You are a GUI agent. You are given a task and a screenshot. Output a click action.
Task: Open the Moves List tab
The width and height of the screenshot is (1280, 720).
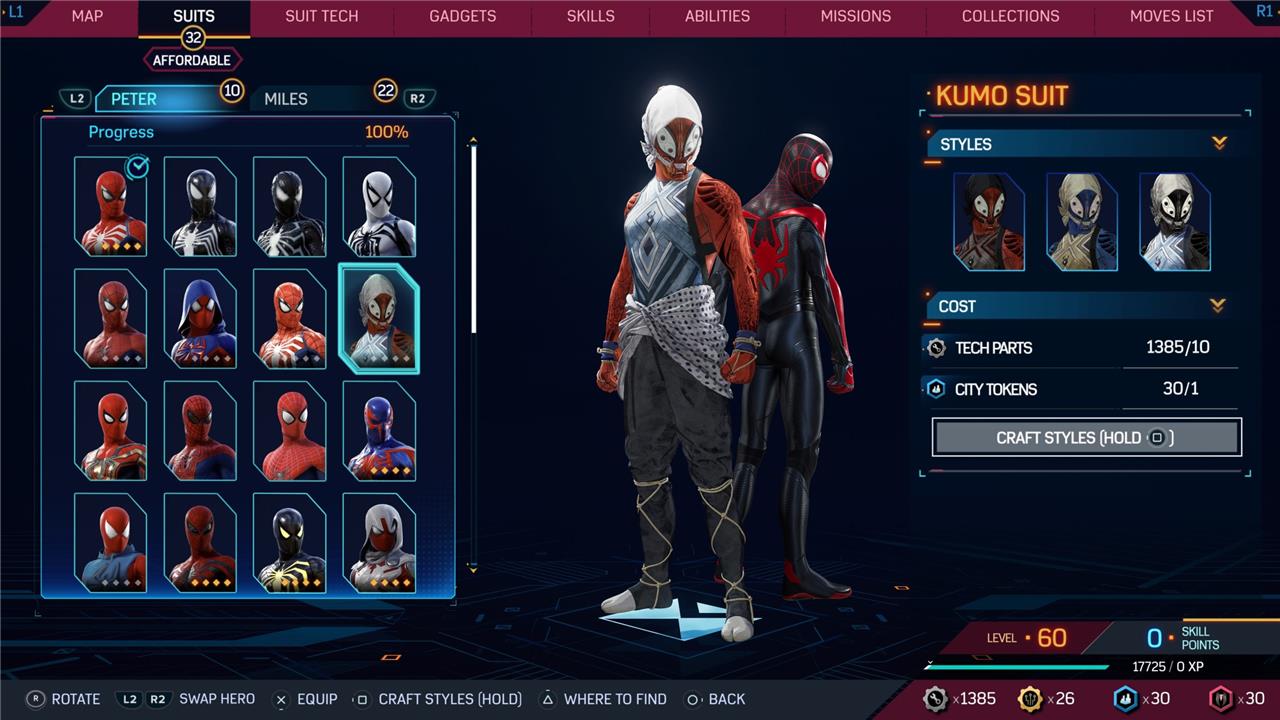pyautogui.click(x=1171, y=16)
